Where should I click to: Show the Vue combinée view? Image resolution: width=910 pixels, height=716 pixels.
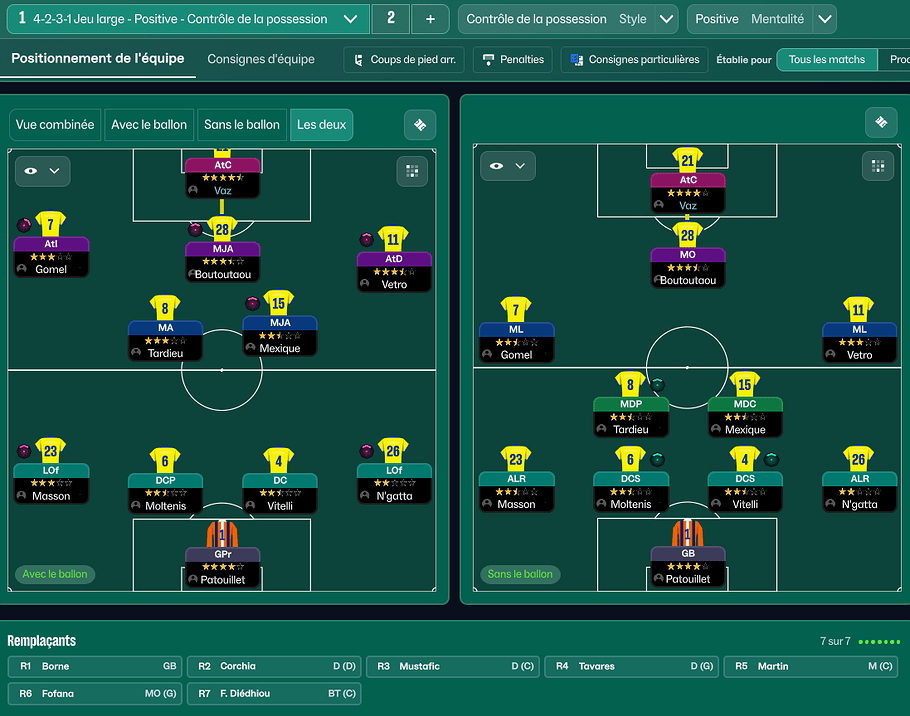coord(55,125)
